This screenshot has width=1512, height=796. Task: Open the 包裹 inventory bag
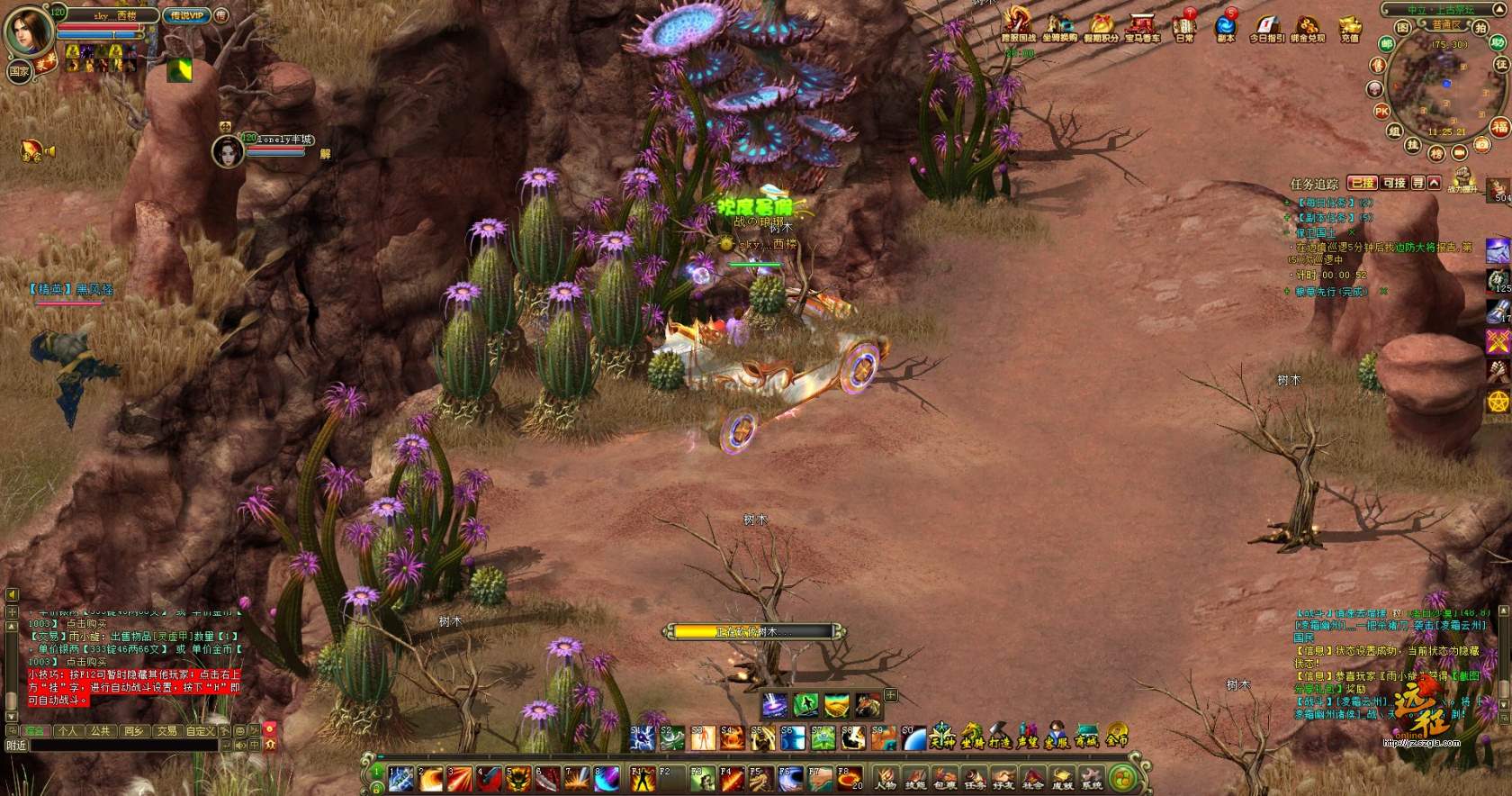pos(945,778)
